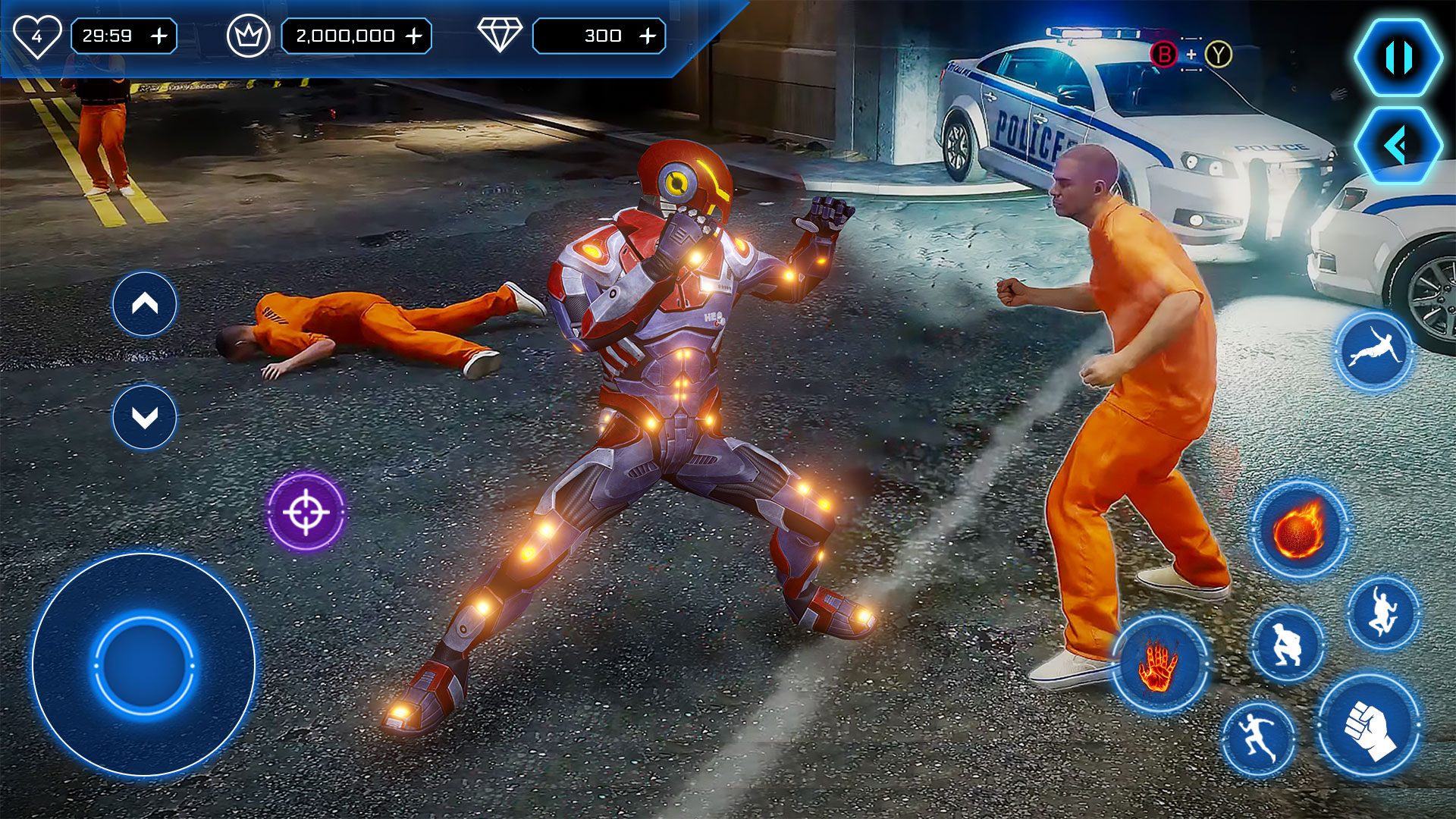Go back using the arrow hexagon button
This screenshot has width=1456, height=819.
[1398, 145]
